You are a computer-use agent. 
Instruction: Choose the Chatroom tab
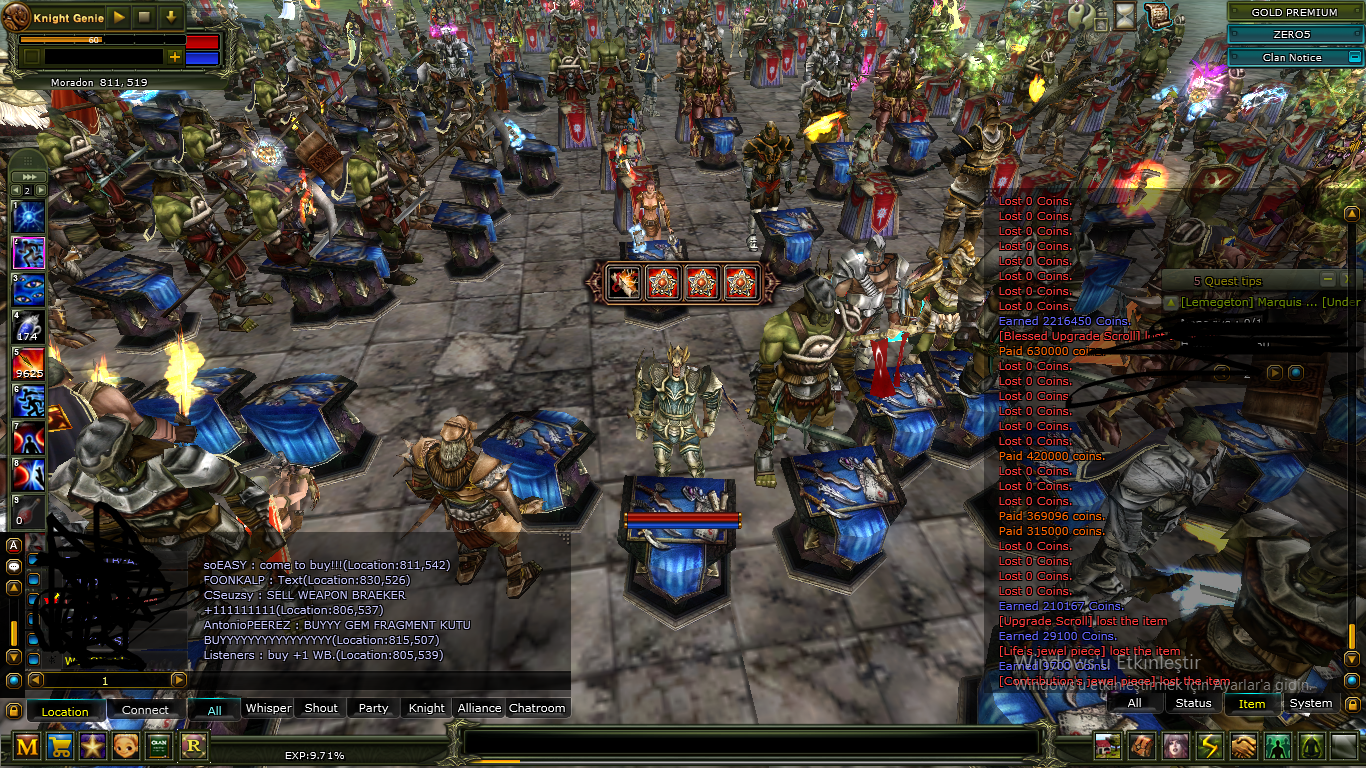(537, 708)
